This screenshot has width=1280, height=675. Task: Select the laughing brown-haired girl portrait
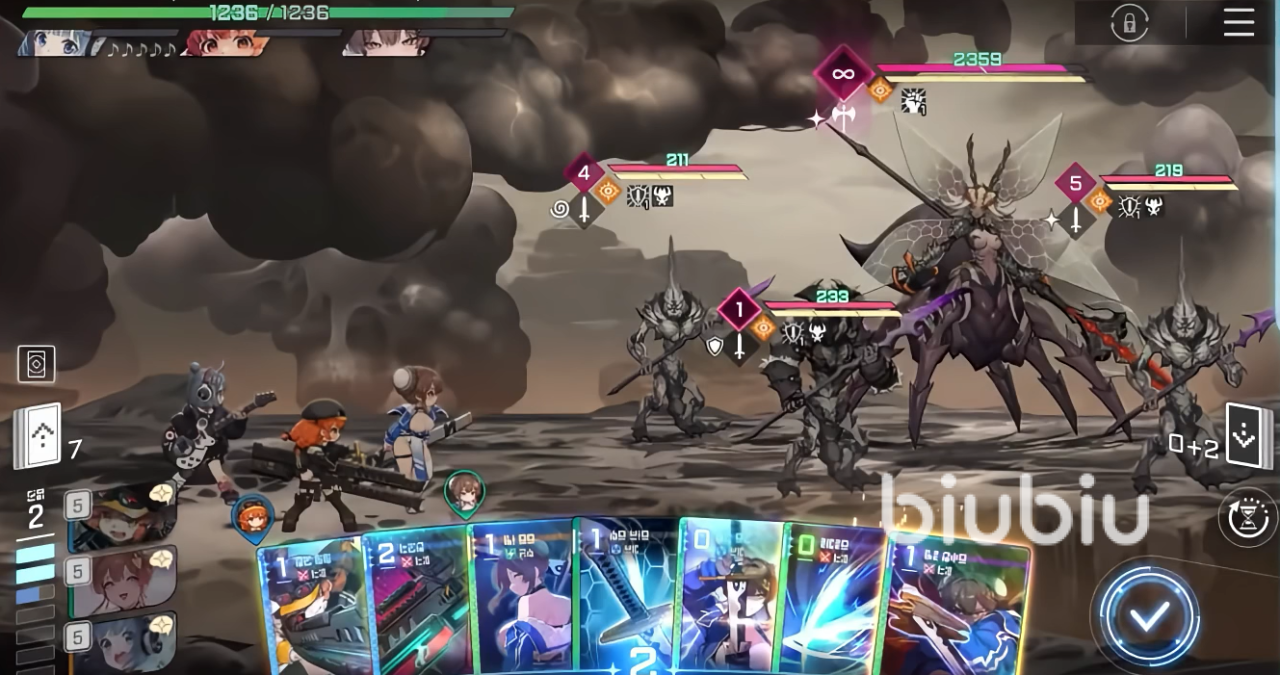tap(121, 580)
